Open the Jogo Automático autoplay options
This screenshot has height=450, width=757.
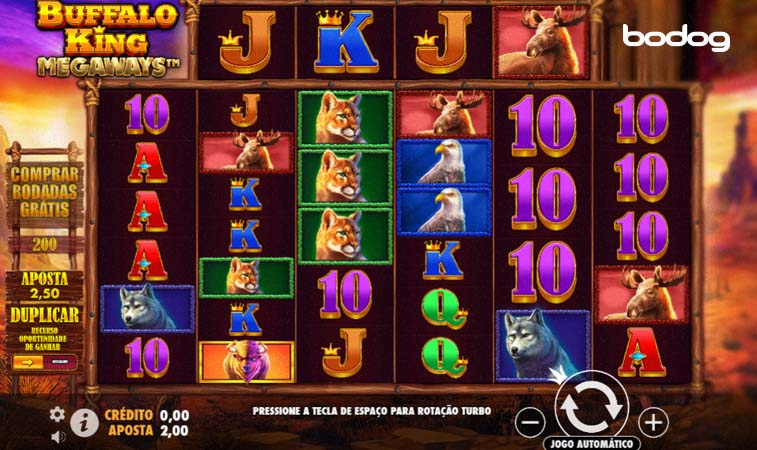[591, 443]
